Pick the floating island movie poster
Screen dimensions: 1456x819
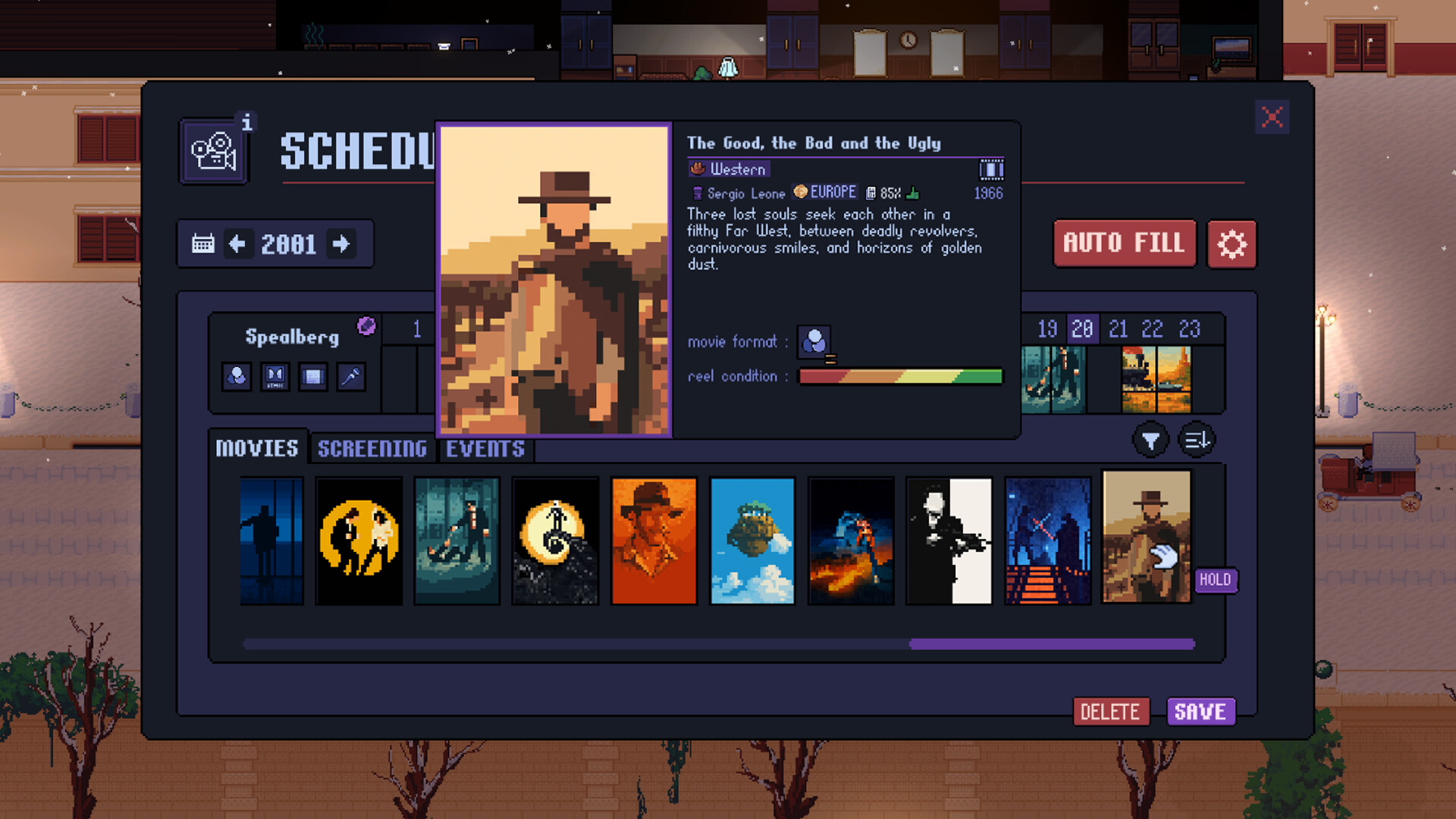[x=752, y=541]
